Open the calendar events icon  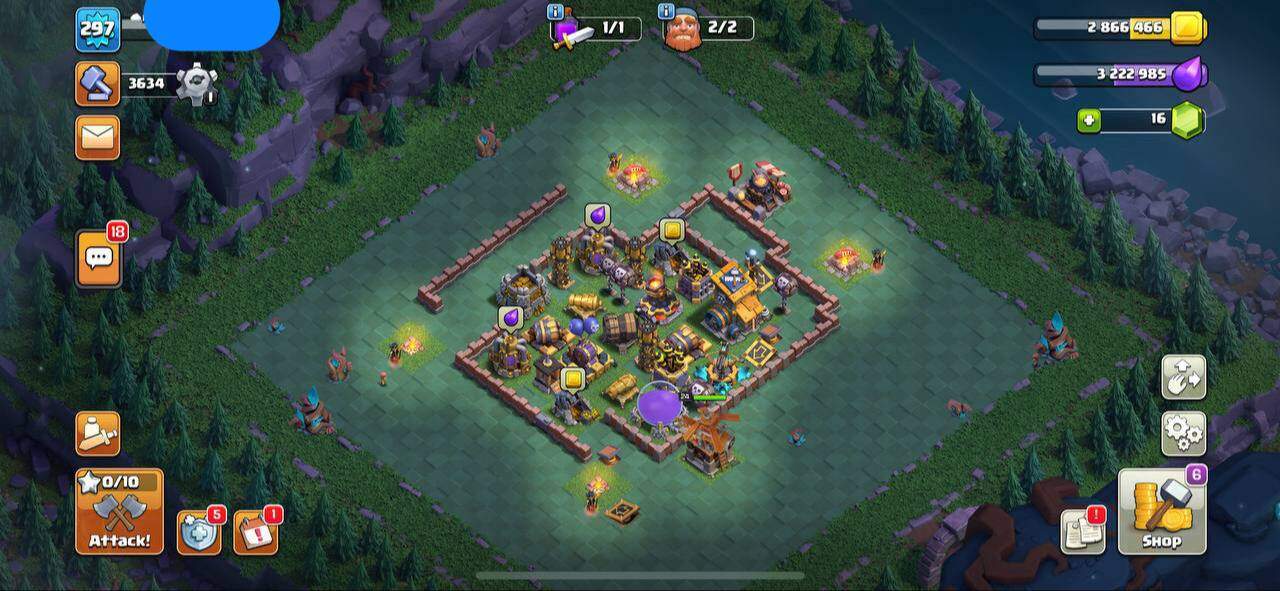click(255, 532)
